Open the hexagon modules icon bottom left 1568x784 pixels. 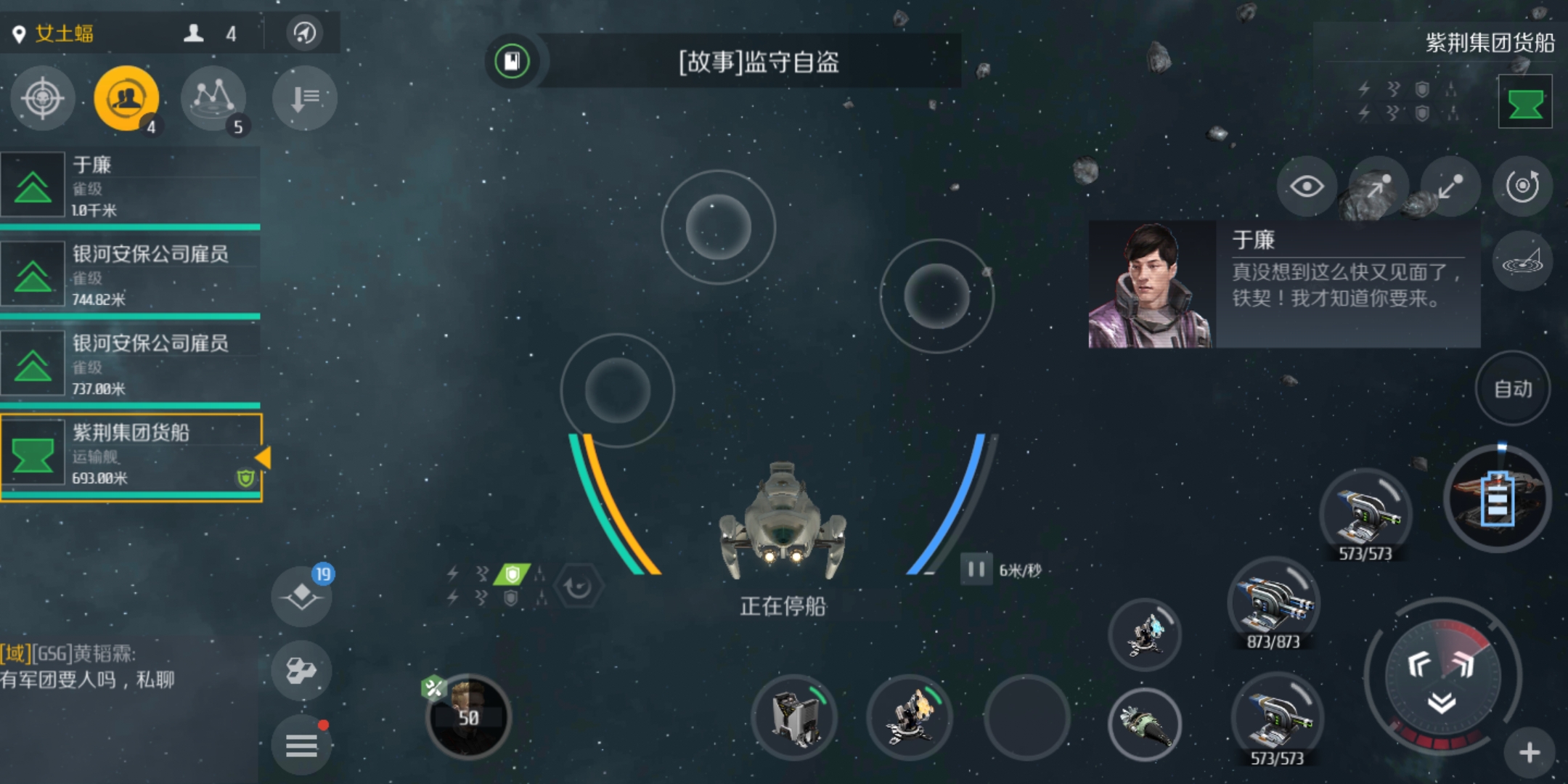point(301,670)
